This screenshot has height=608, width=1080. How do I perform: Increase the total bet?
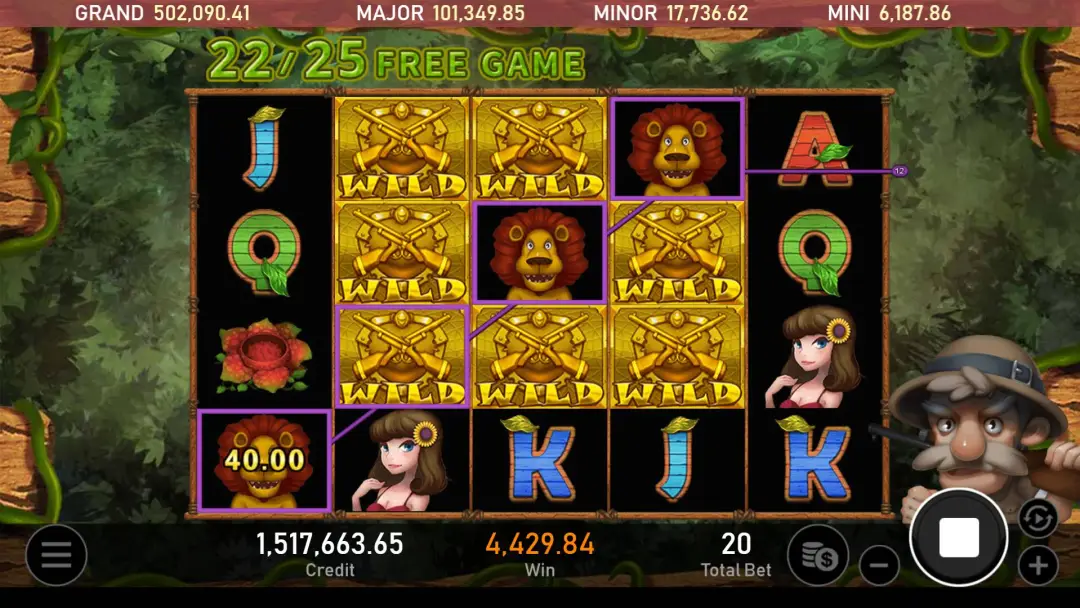[x=1038, y=566]
